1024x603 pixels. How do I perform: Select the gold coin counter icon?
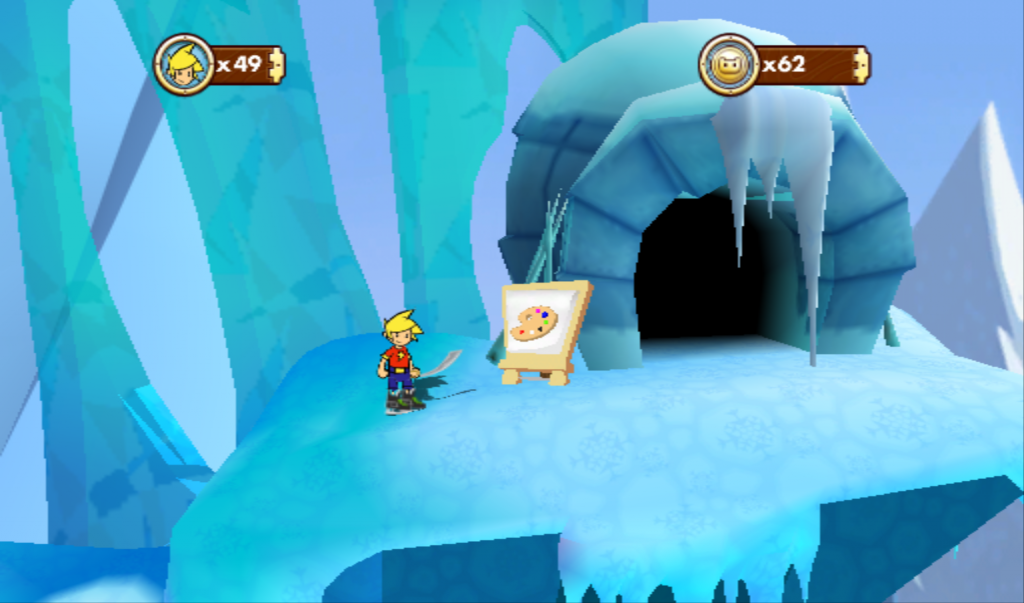coord(728,65)
